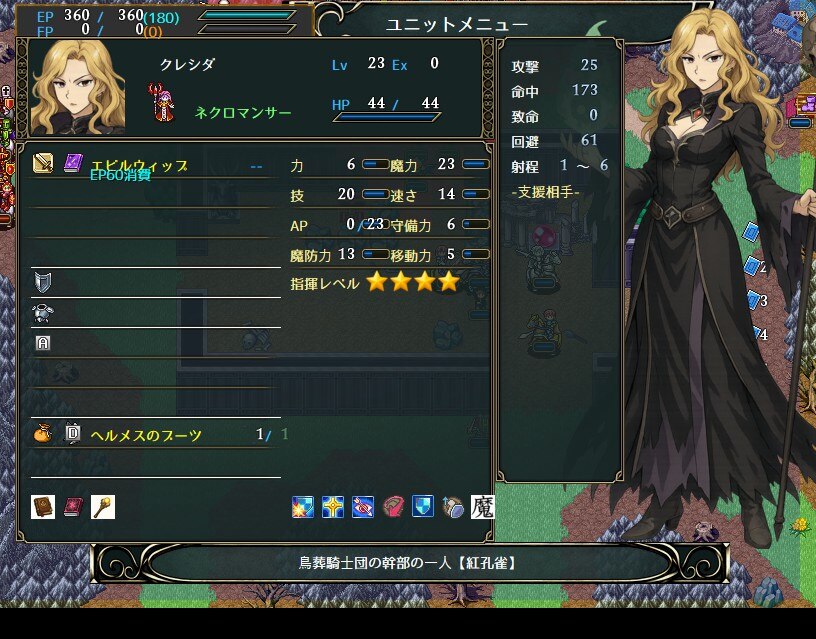Click the brown spellbook icon
This screenshot has width=816, height=639.
42,507
